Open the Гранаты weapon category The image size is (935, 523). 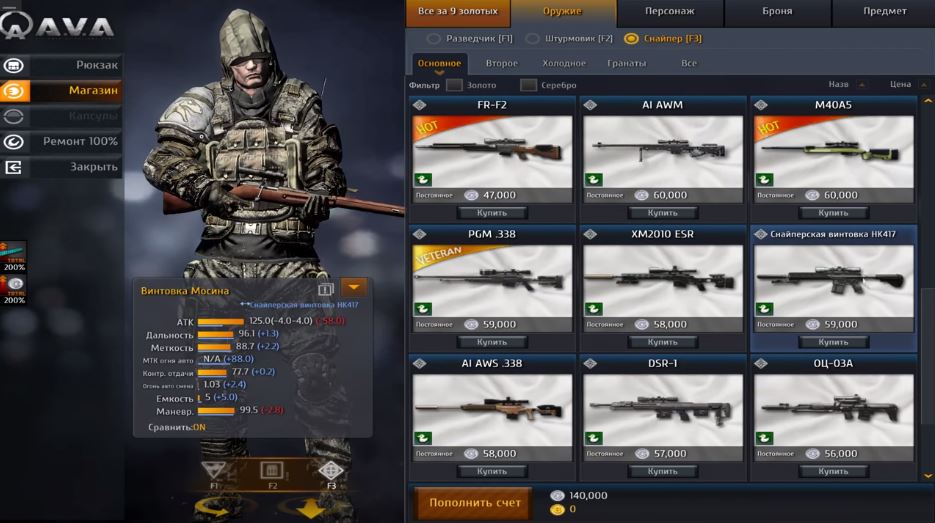click(626, 63)
